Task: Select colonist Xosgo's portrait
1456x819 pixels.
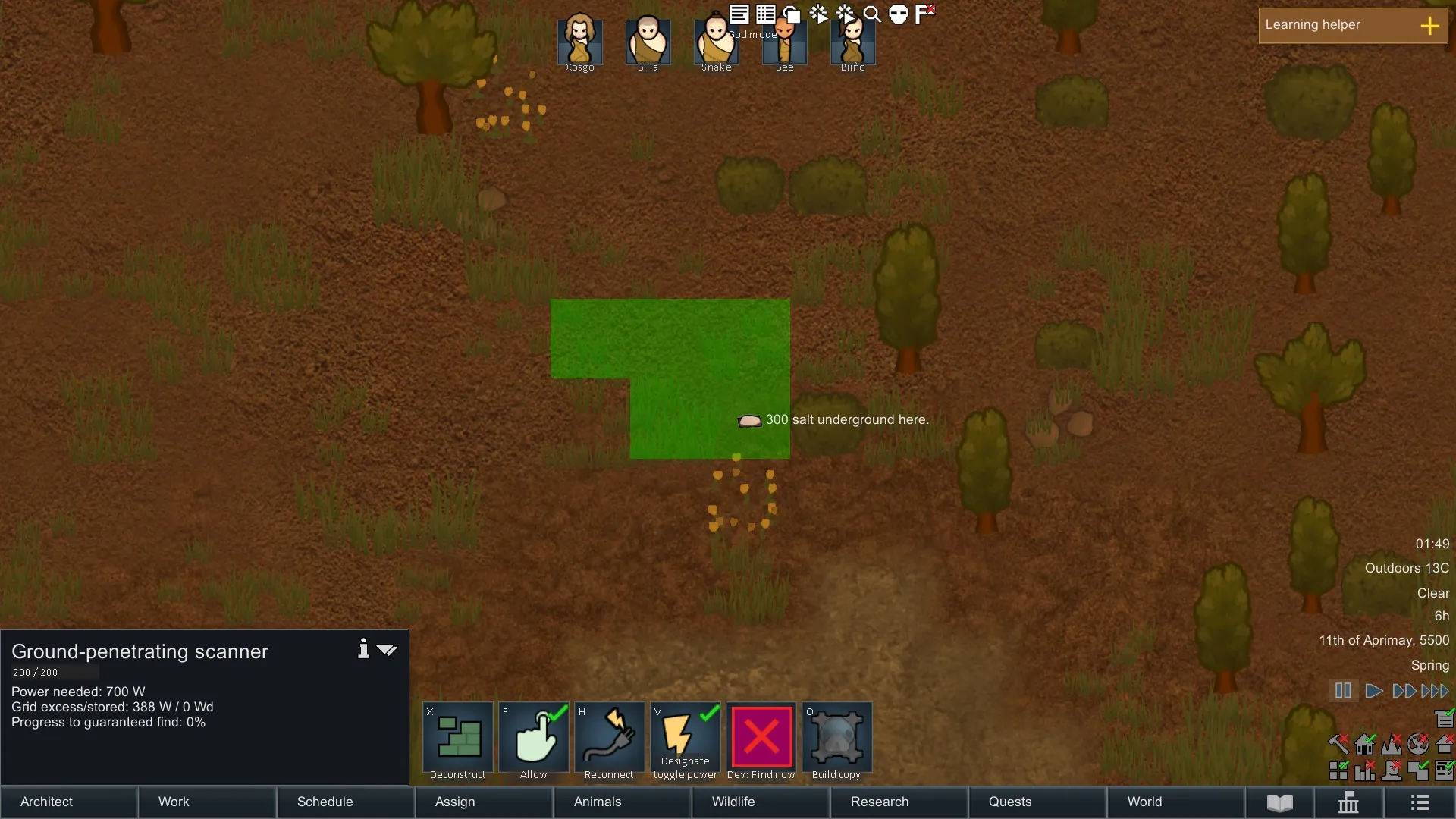Action: pyautogui.click(x=580, y=41)
